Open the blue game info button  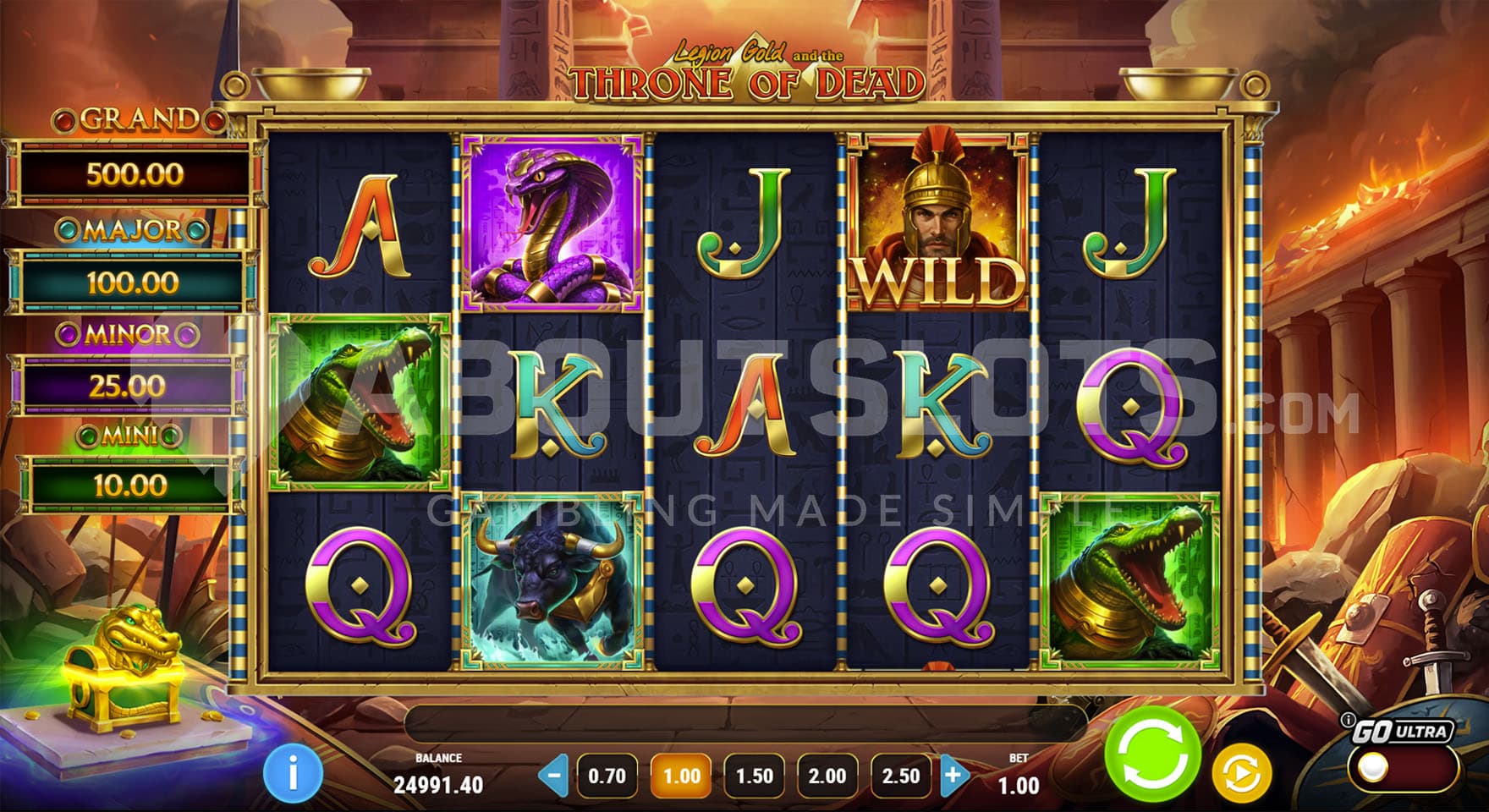tap(293, 773)
